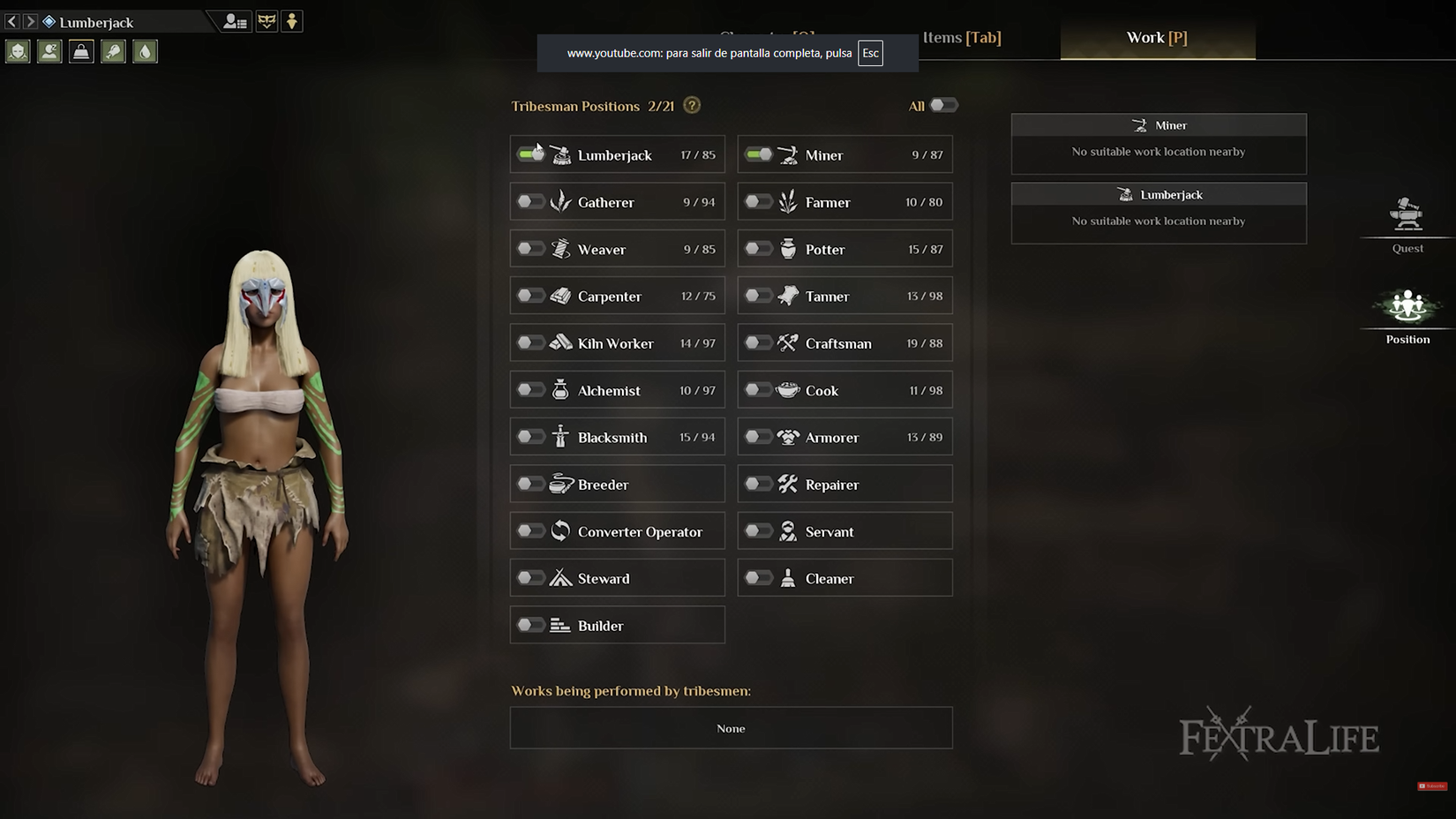Viewport: 1456px width, 819px height.
Task: Disable the Lumberjack work toggle
Action: tap(530, 154)
